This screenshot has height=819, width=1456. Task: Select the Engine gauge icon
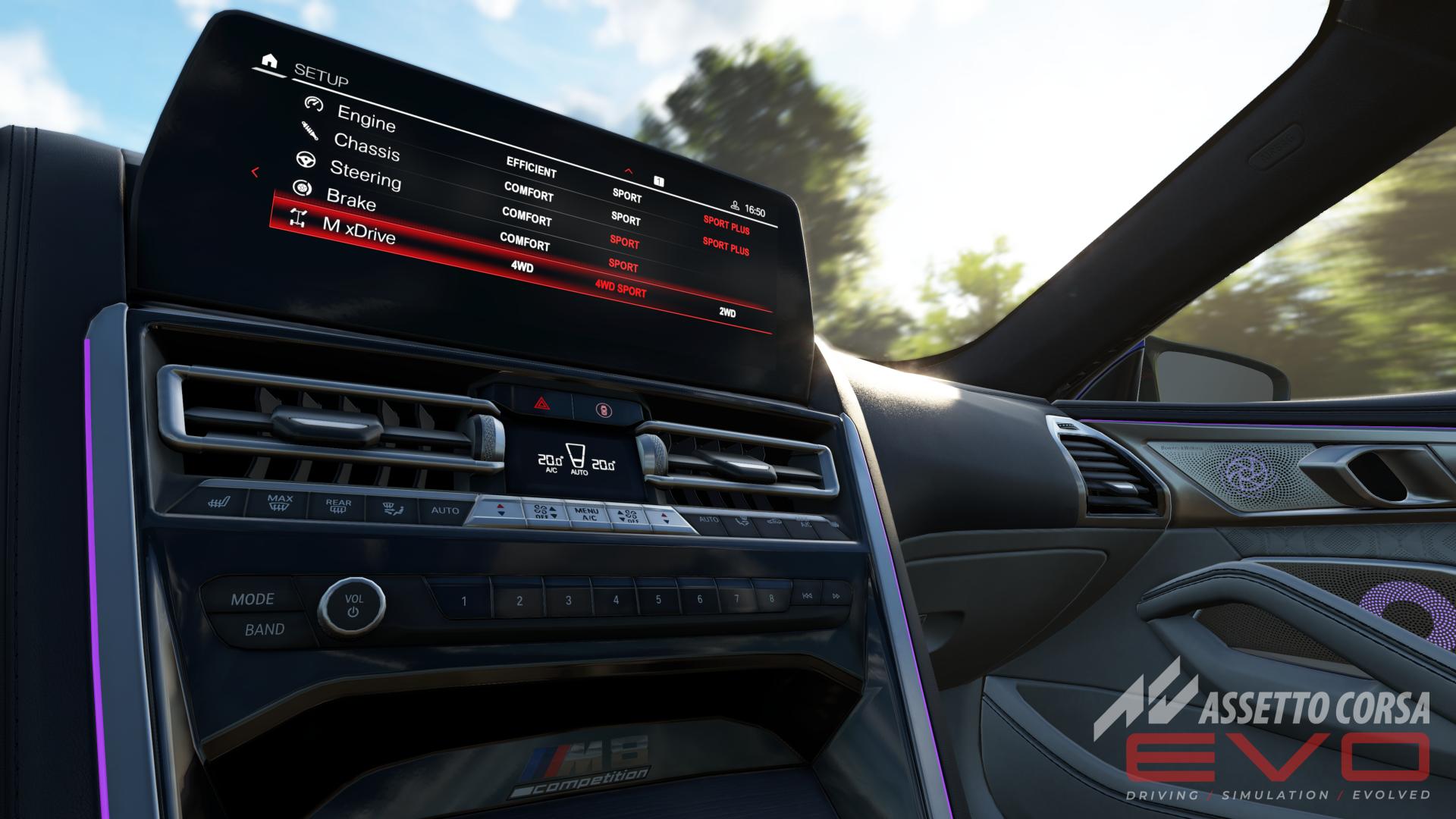click(x=313, y=105)
